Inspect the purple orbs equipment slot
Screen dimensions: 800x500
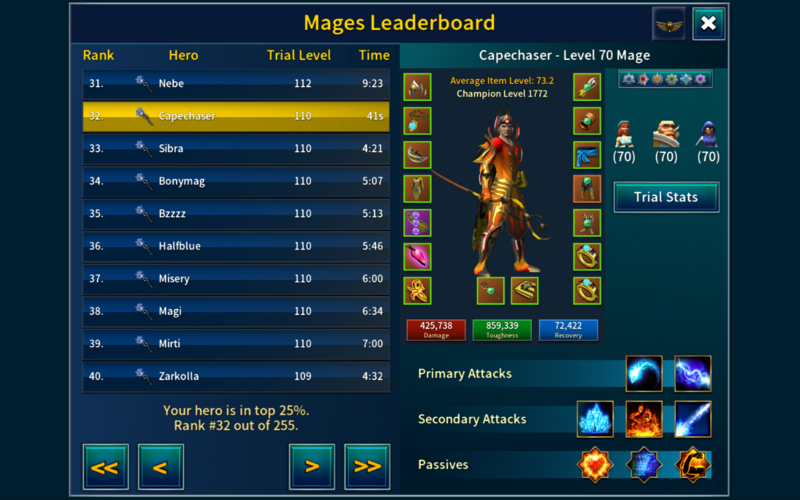[417, 223]
